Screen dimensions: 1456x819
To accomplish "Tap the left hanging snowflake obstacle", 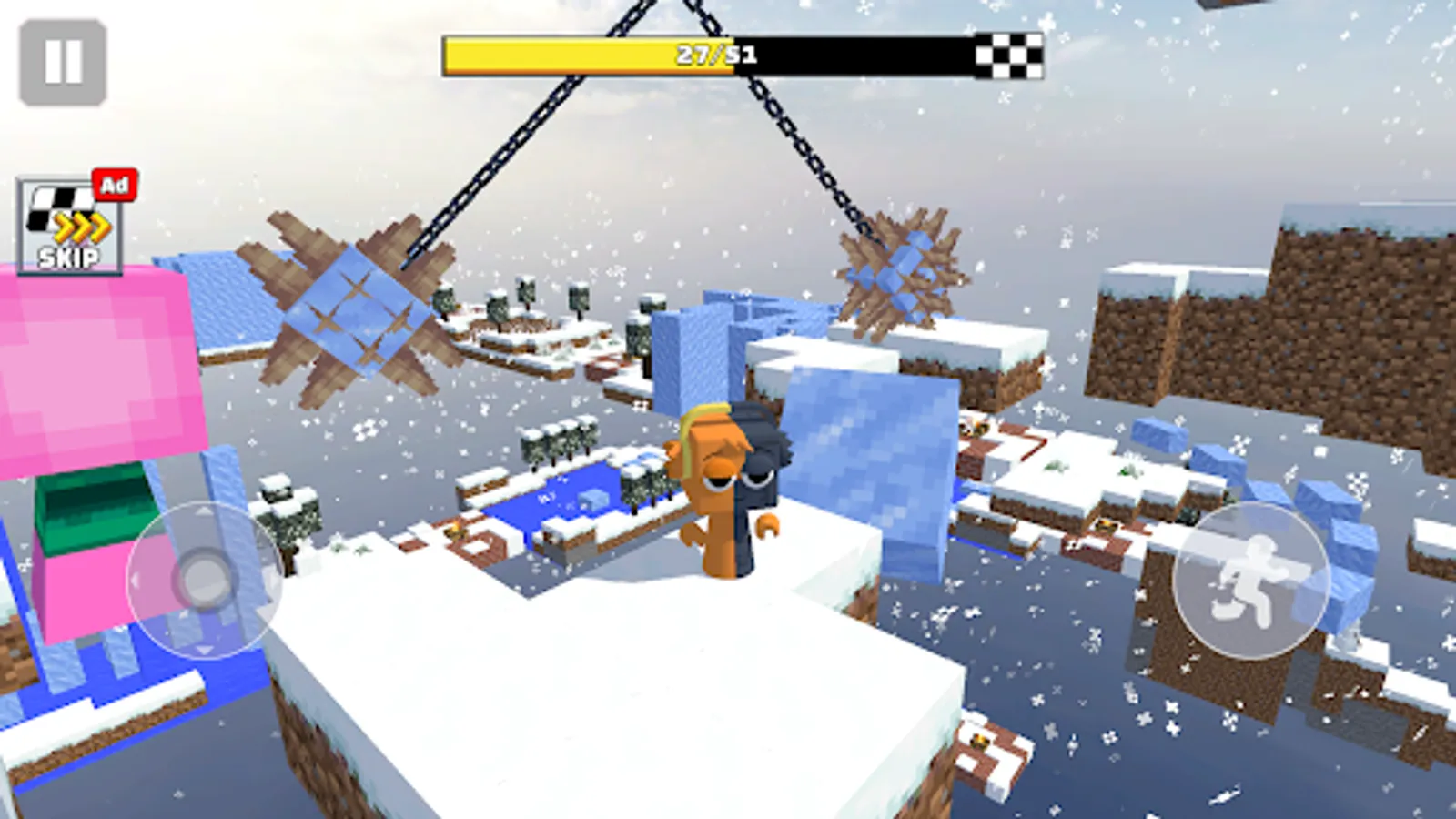I will tap(355, 309).
